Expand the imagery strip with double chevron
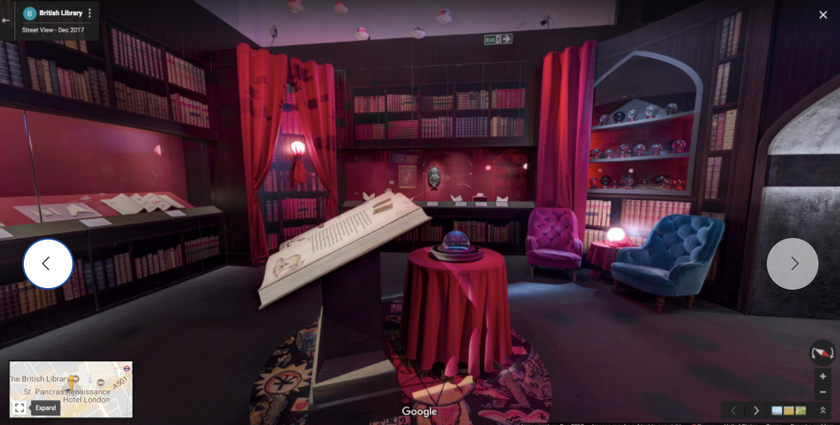The height and width of the screenshot is (425, 840). [823, 410]
